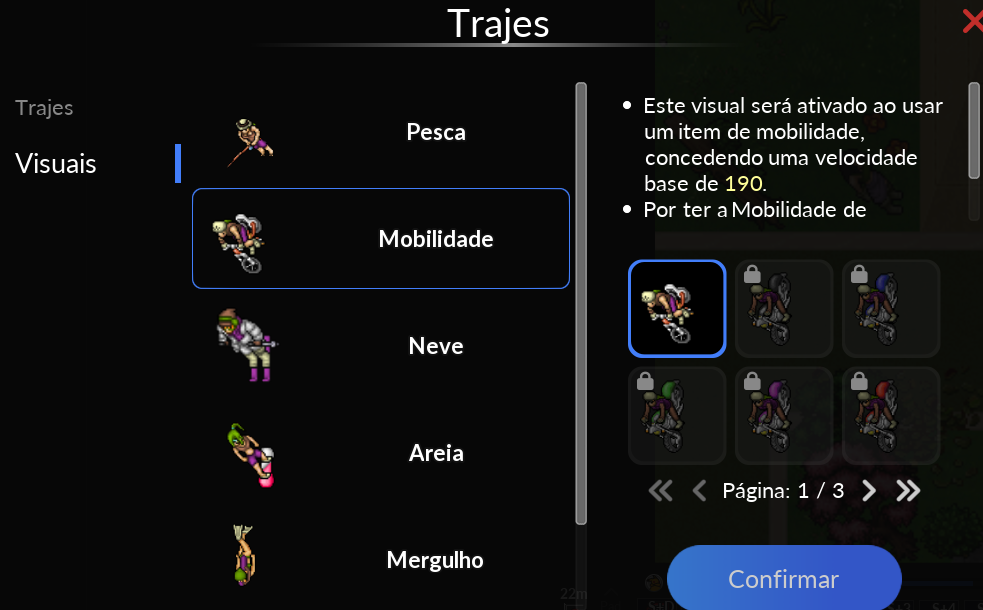Switch to the Trajes tab
983x610 pixels.
coord(44,108)
